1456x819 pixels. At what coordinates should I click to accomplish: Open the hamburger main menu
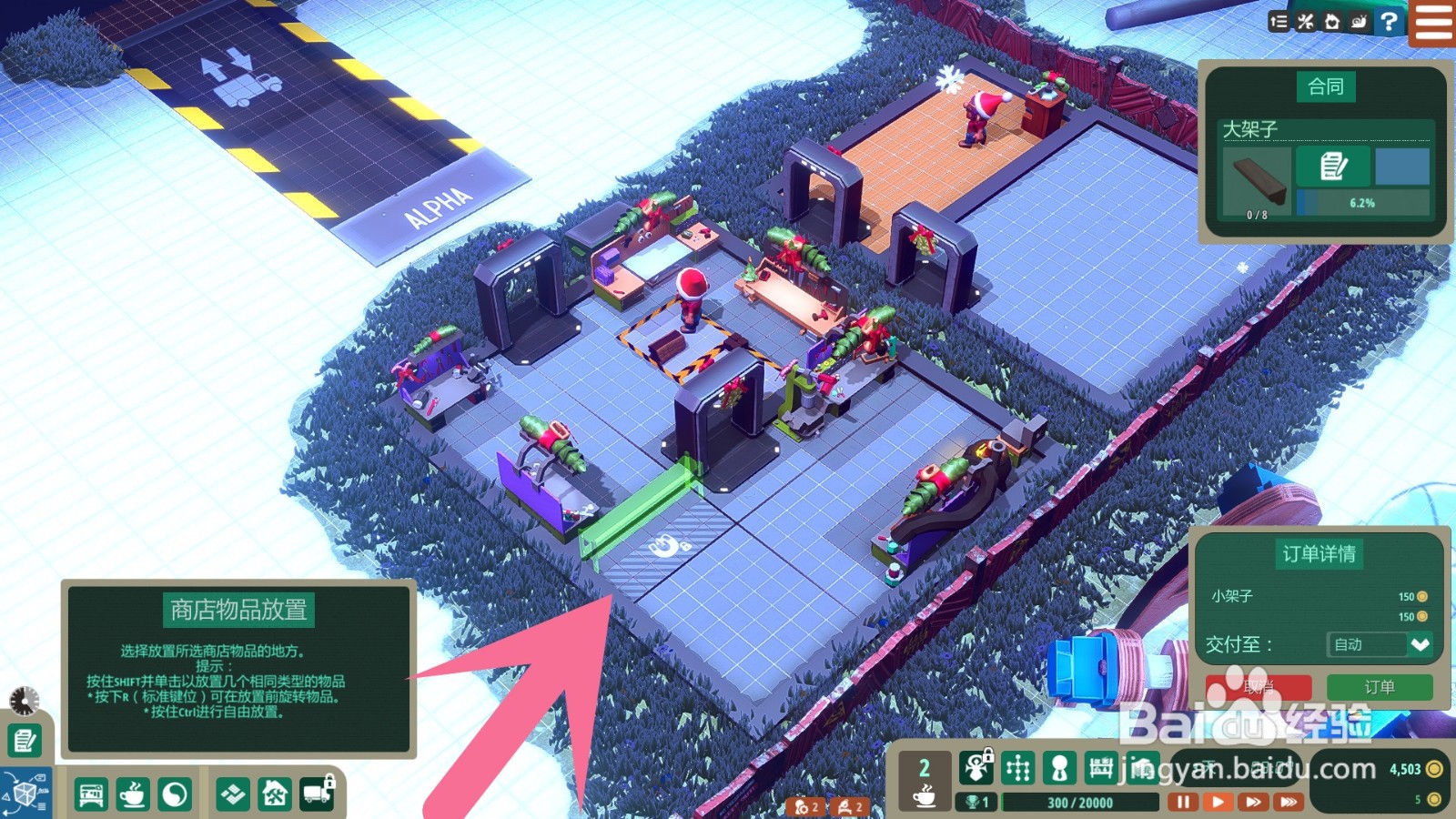tap(1433, 22)
